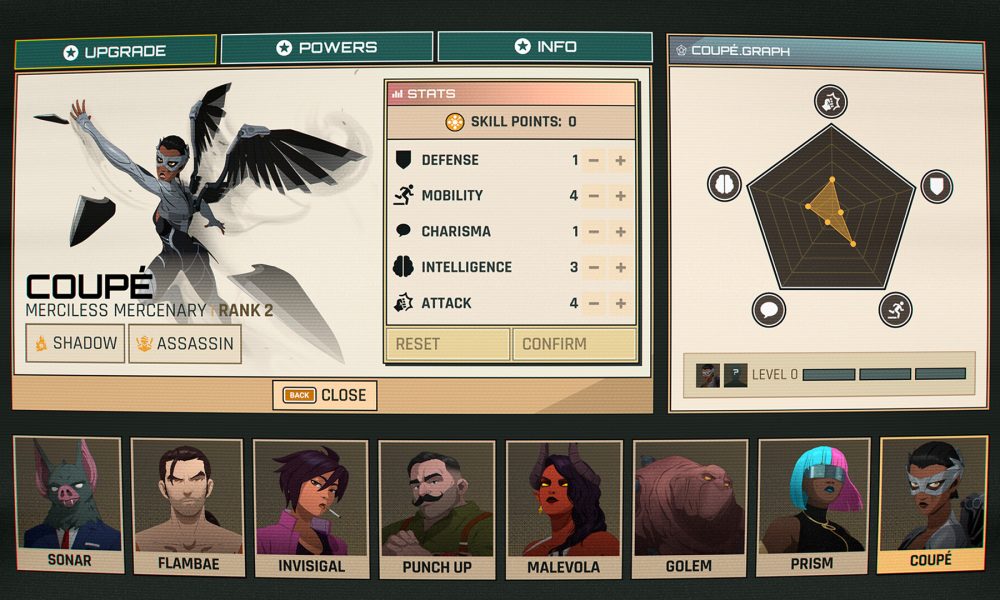Image resolution: width=1000 pixels, height=600 pixels.
Task: Confirm the stat changes
Action: [574, 344]
